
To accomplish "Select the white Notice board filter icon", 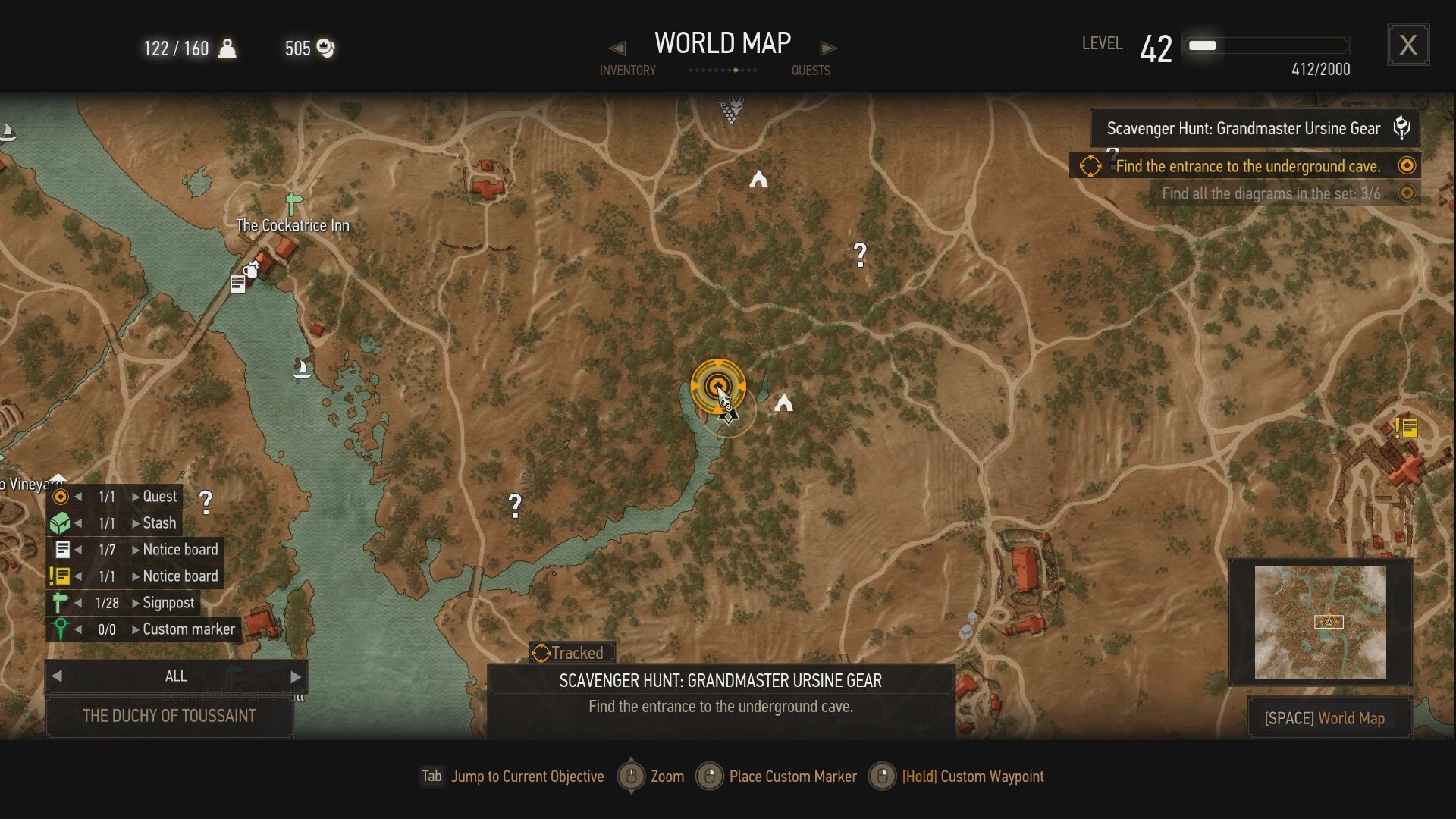I will tap(62, 549).
